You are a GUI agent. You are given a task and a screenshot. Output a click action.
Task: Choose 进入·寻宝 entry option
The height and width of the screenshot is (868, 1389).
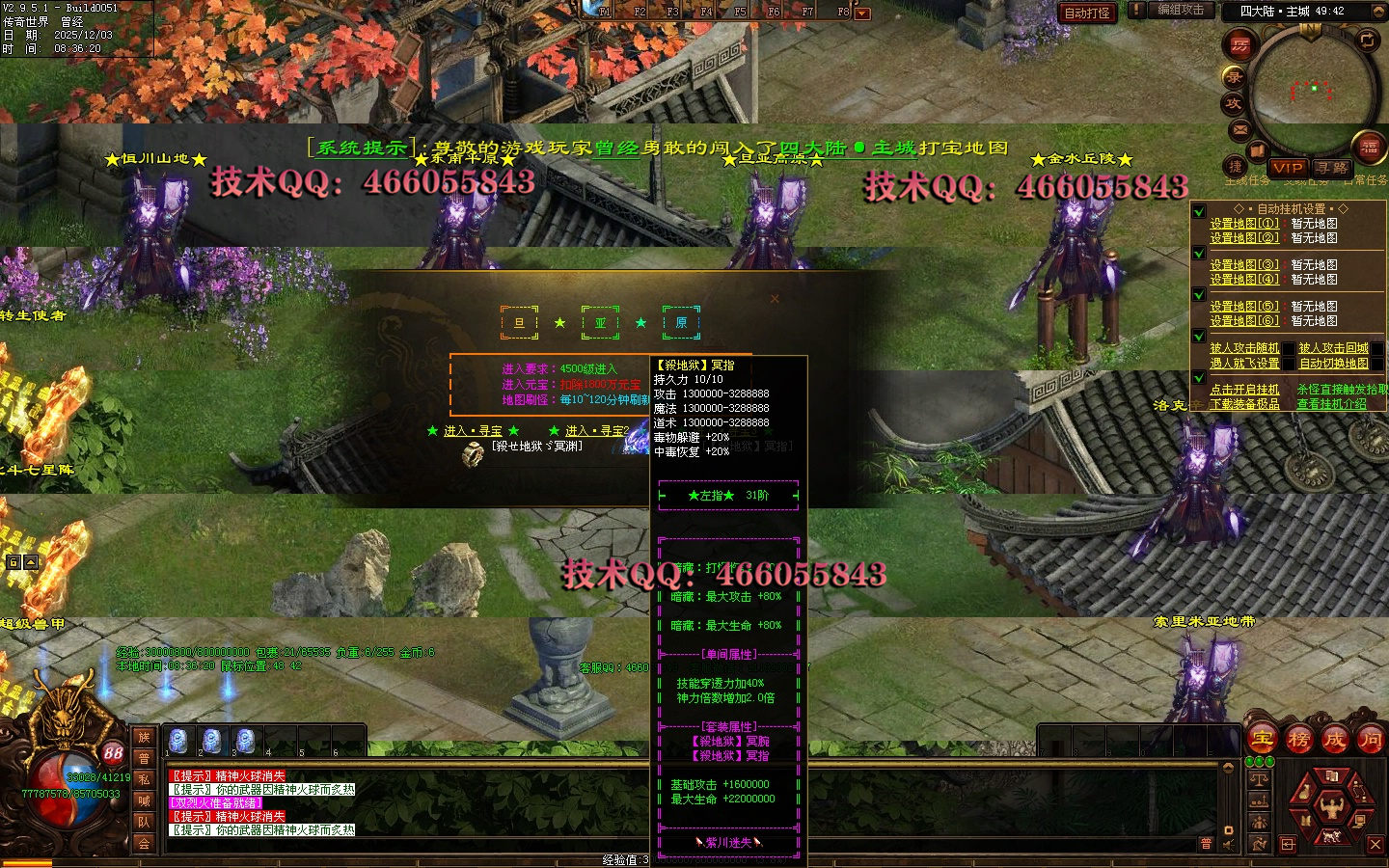(473, 431)
